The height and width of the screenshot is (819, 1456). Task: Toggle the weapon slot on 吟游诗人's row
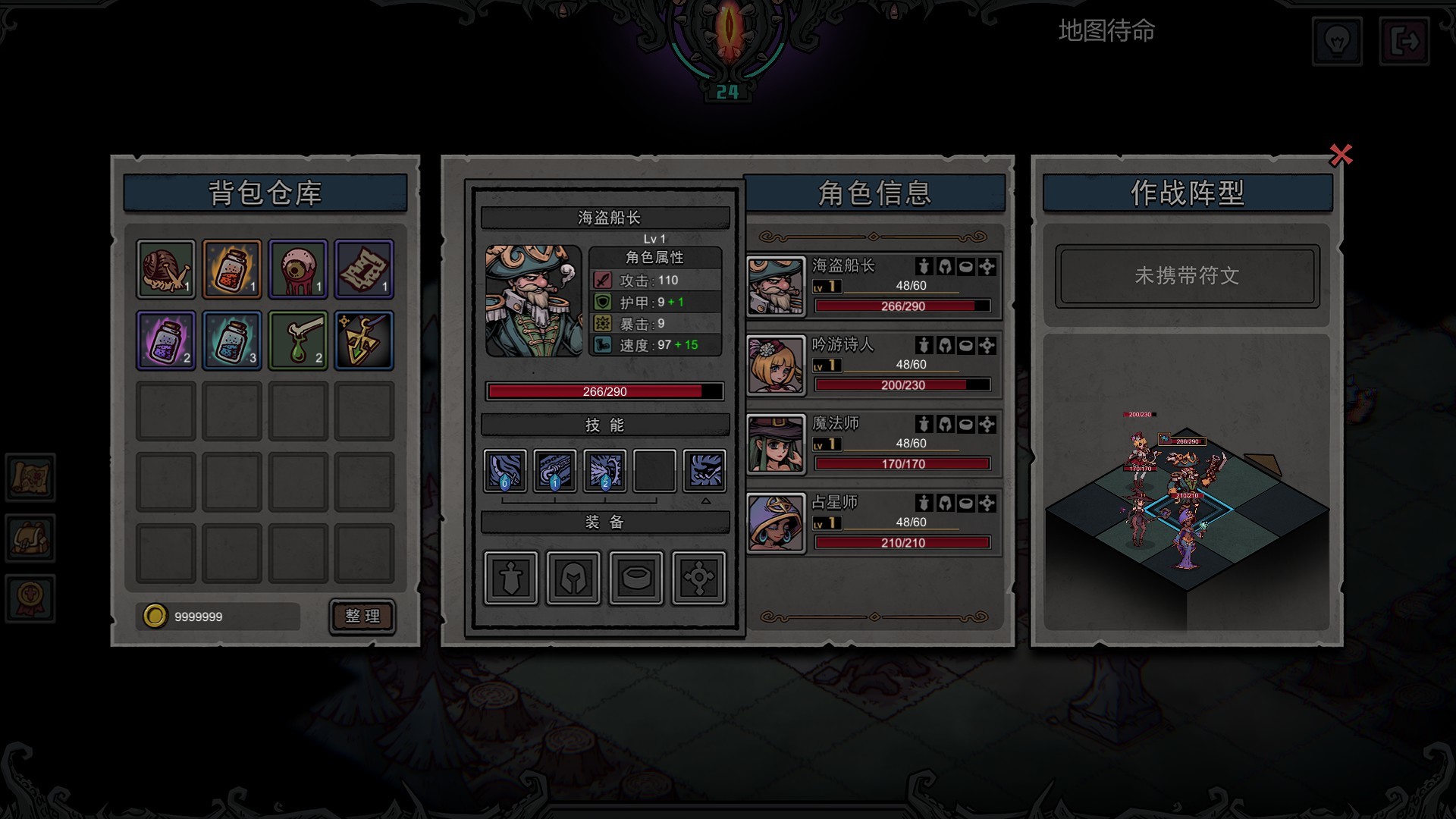point(924,345)
